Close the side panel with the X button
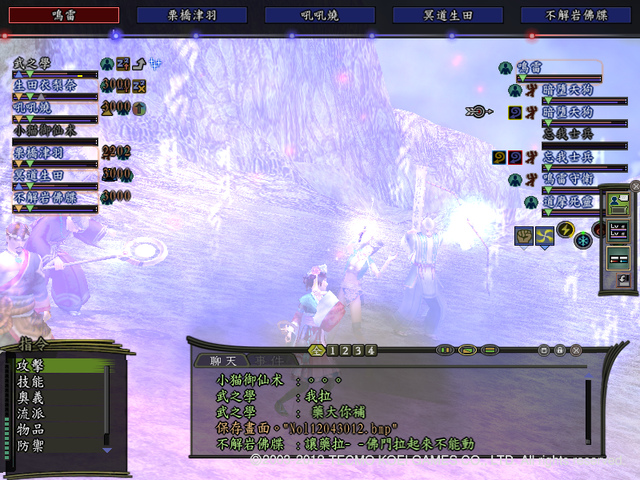This screenshot has width=640, height=480. 634,186
